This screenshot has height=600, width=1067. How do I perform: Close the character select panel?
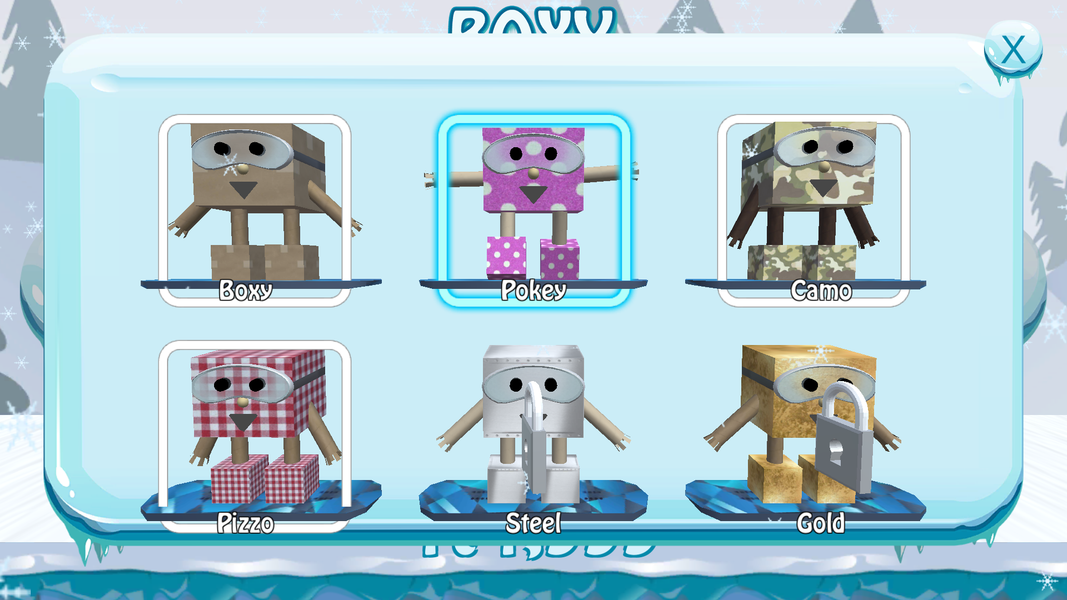(1012, 50)
